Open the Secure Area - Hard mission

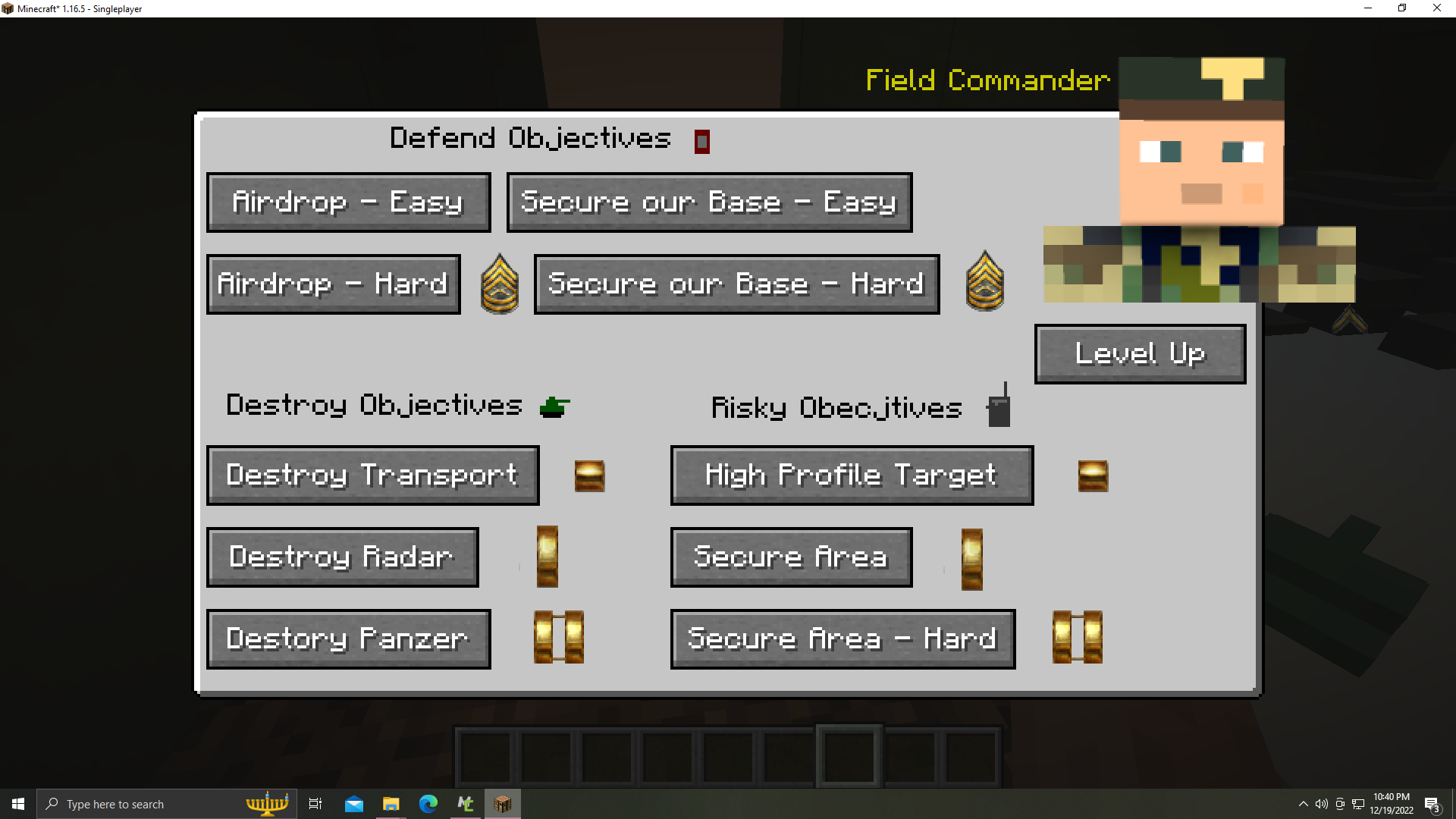842,639
